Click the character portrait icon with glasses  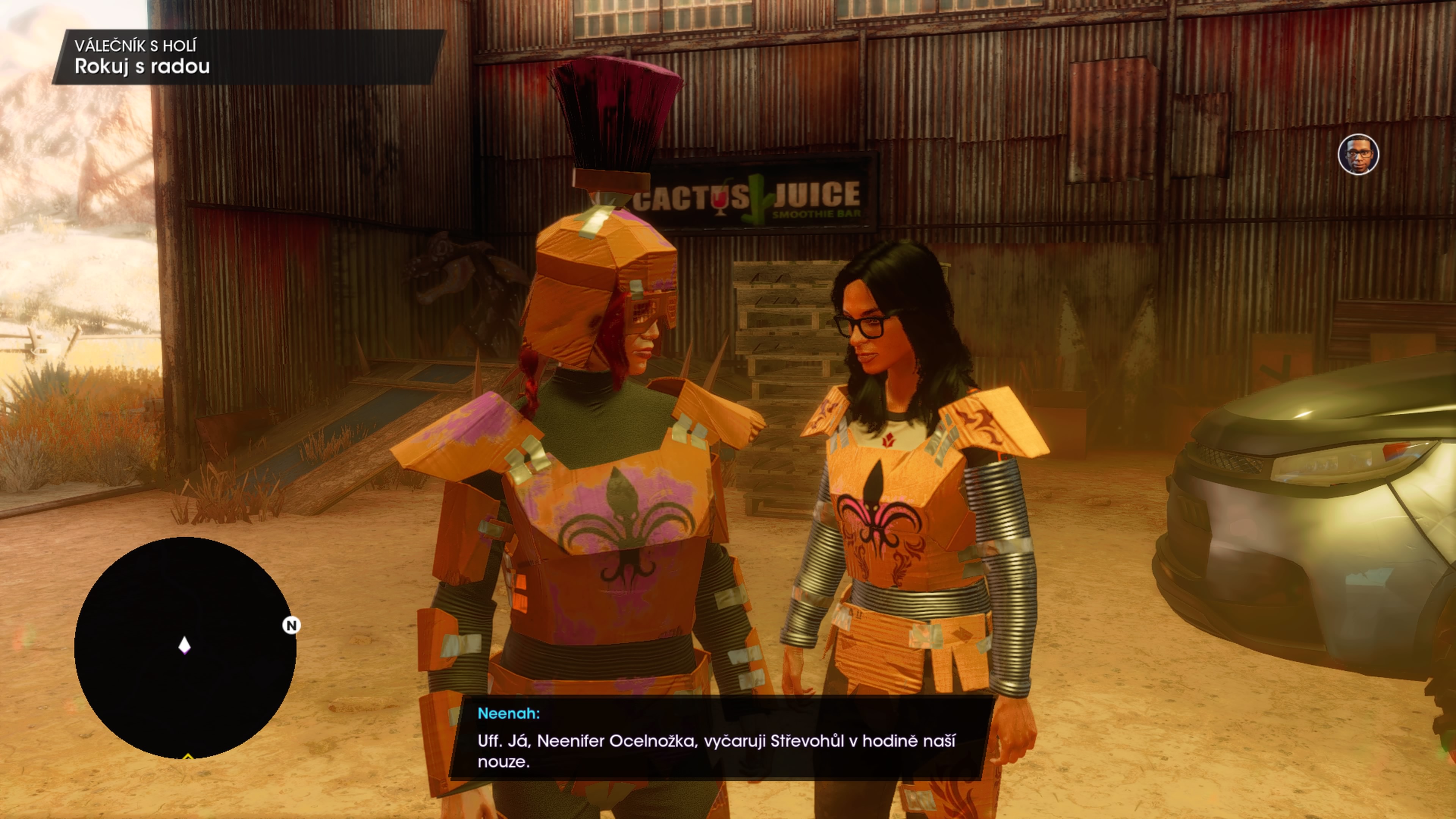click(x=1358, y=154)
